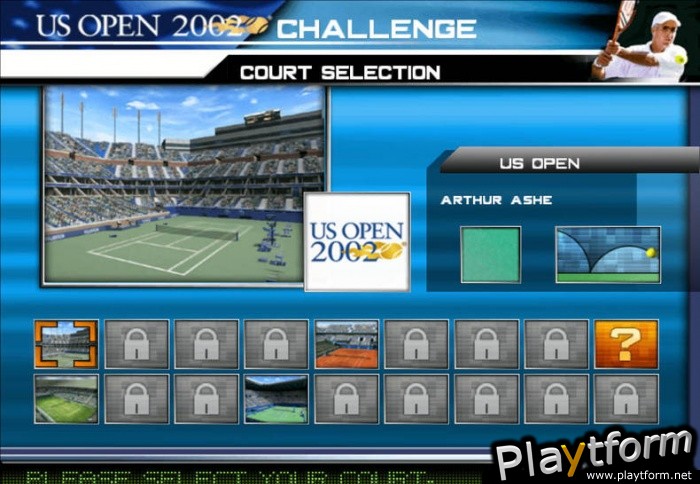
Task: Click the ball bounce diagram icon
Action: pos(608,255)
